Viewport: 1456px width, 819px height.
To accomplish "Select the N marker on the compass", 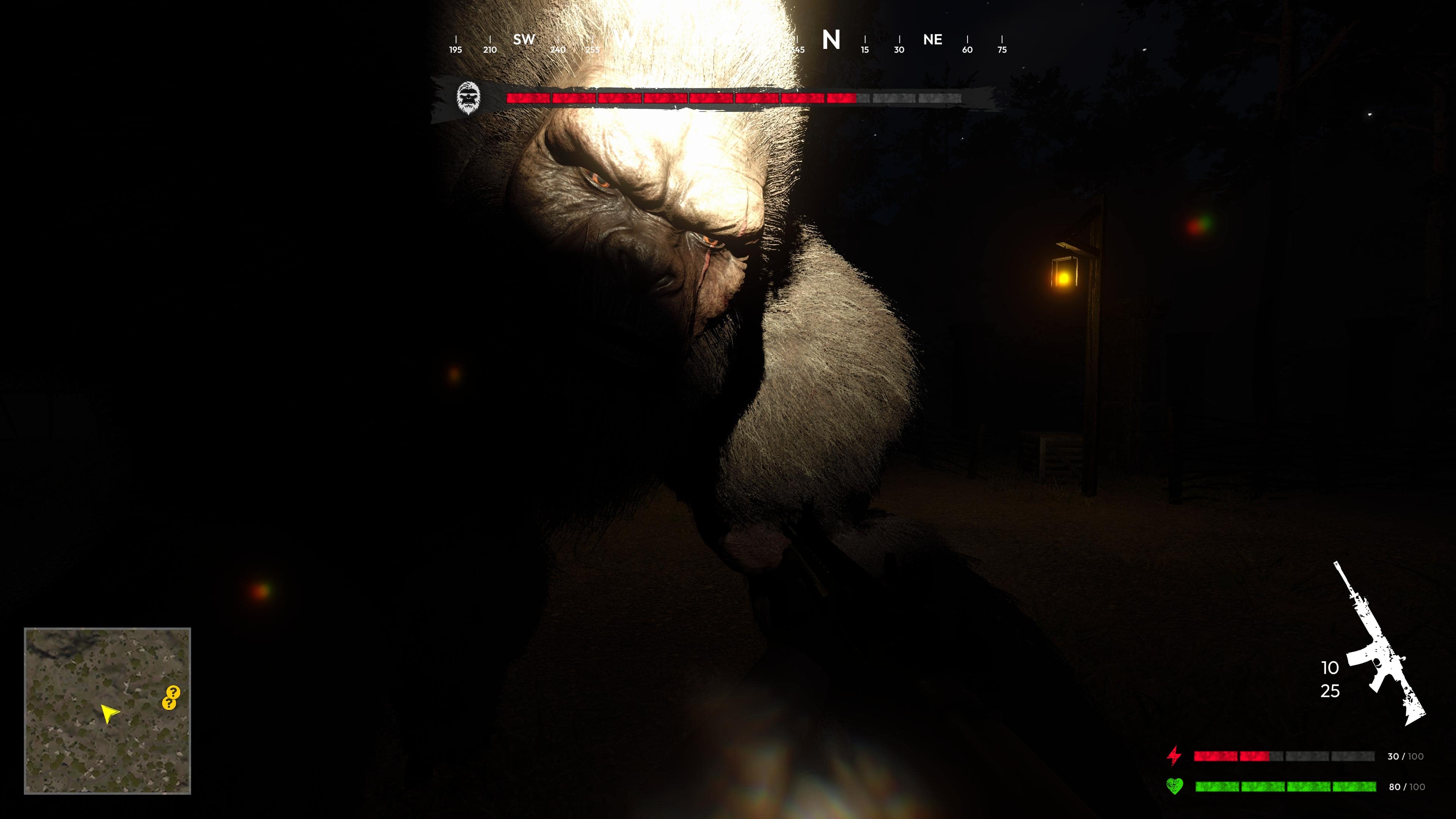I will 831,39.
